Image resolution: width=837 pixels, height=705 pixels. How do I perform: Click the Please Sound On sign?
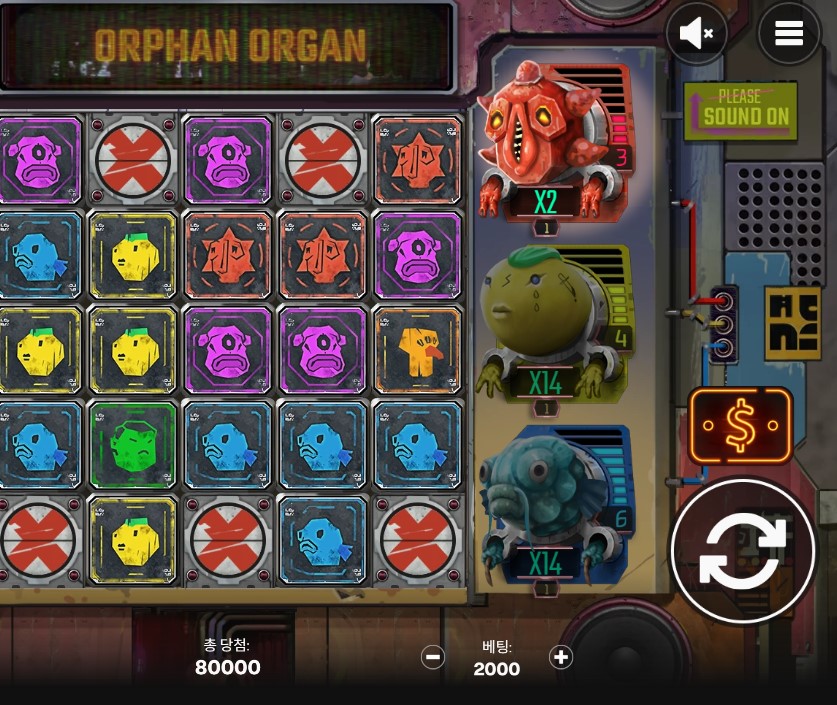(x=740, y=109)
